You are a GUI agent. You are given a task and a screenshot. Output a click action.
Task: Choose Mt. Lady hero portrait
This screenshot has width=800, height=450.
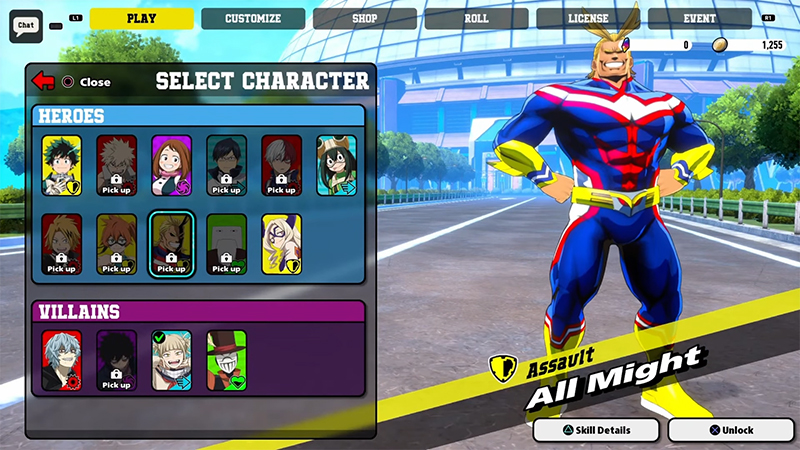[x=281, y=244]
